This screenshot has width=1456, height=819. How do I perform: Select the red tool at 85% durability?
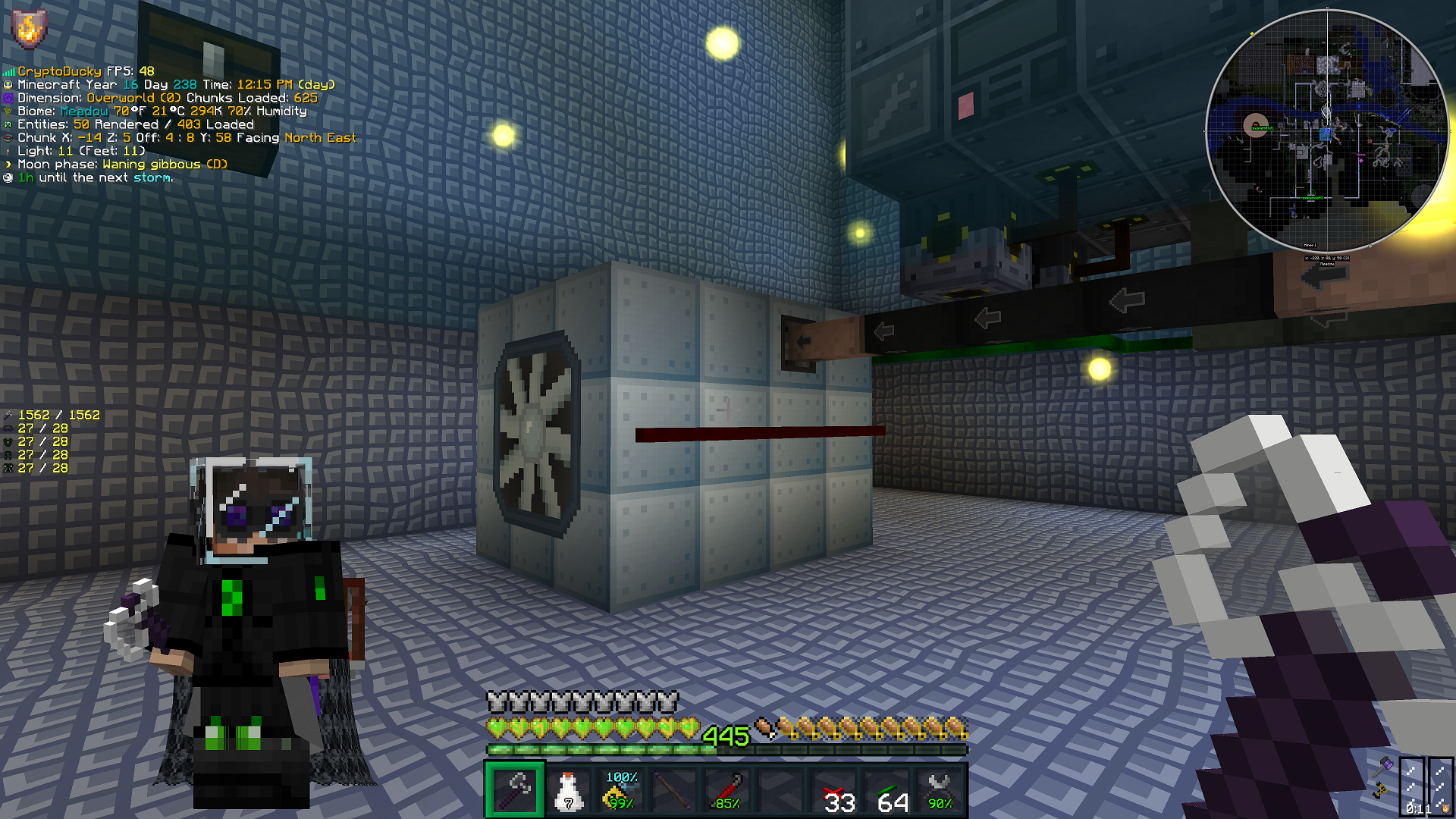click(726, 790)
